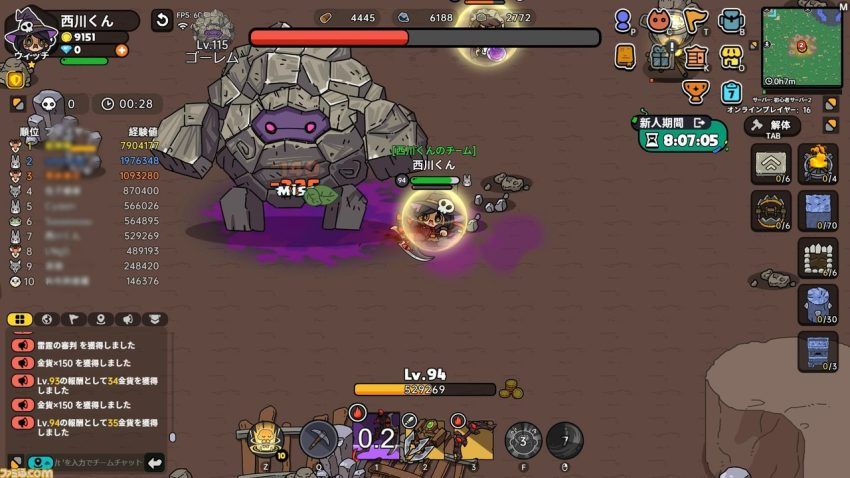Select the pickaxe tool slot

(317, 438)
